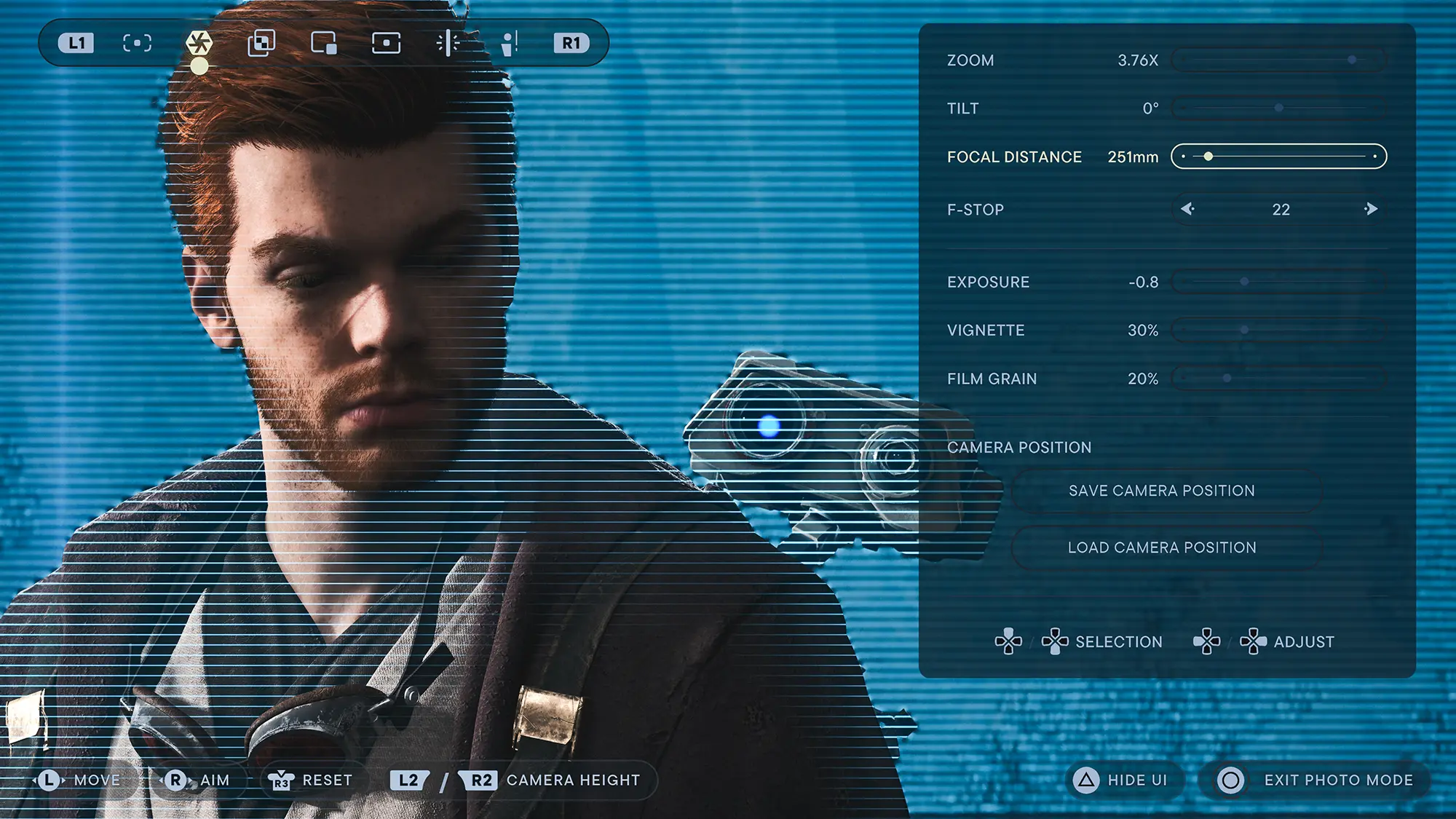The image size is (1456, 819).
Task: Decrease F-Stop with the left arrow
Action: pyautogui.click(x=1188, y=210)
